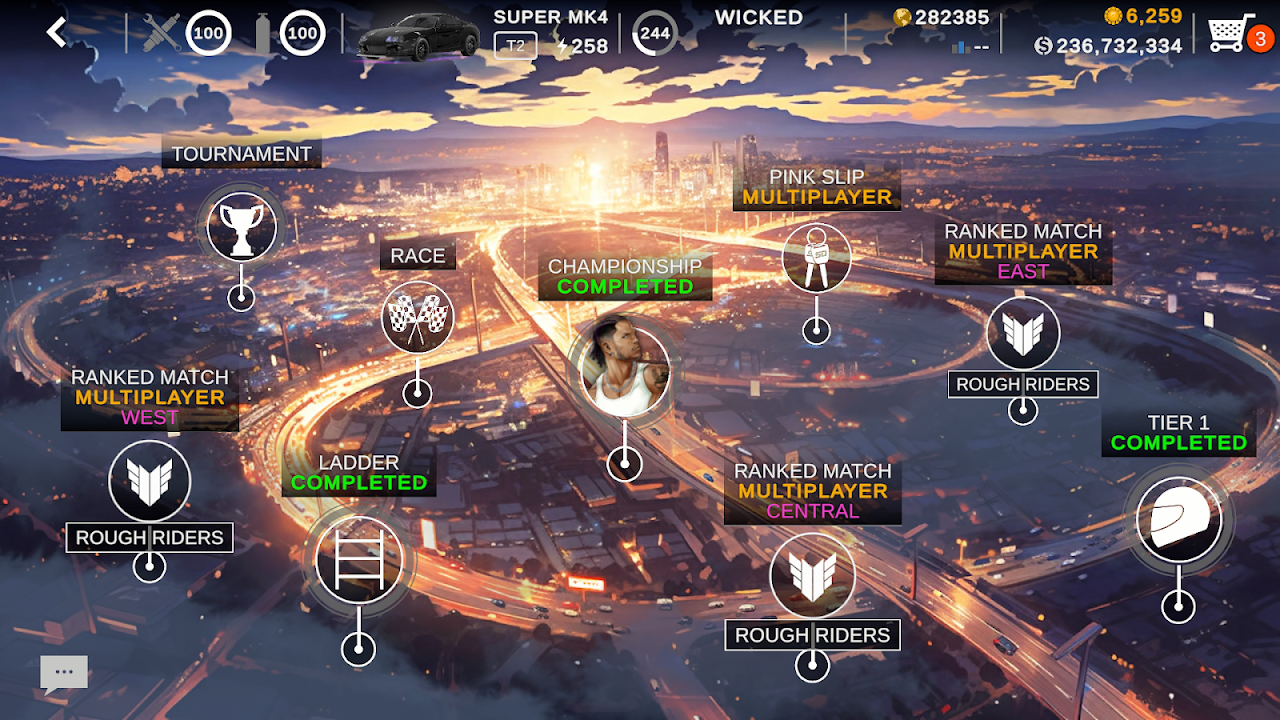Screen dimensions: 1280x720
Task: Start the Race checkered flags event
Action: (x=417, y=319)
